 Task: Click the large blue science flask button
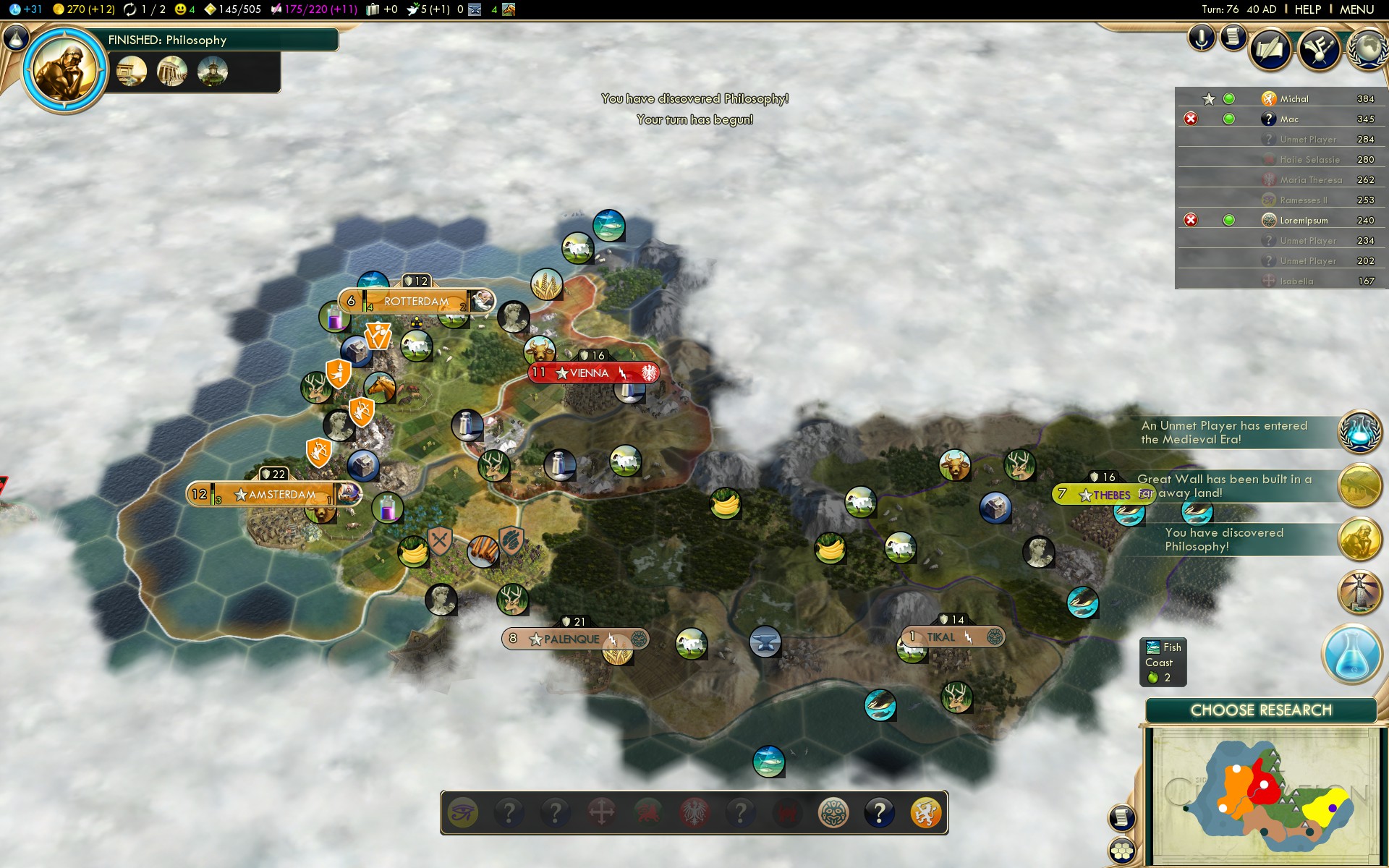(1351, 653)
